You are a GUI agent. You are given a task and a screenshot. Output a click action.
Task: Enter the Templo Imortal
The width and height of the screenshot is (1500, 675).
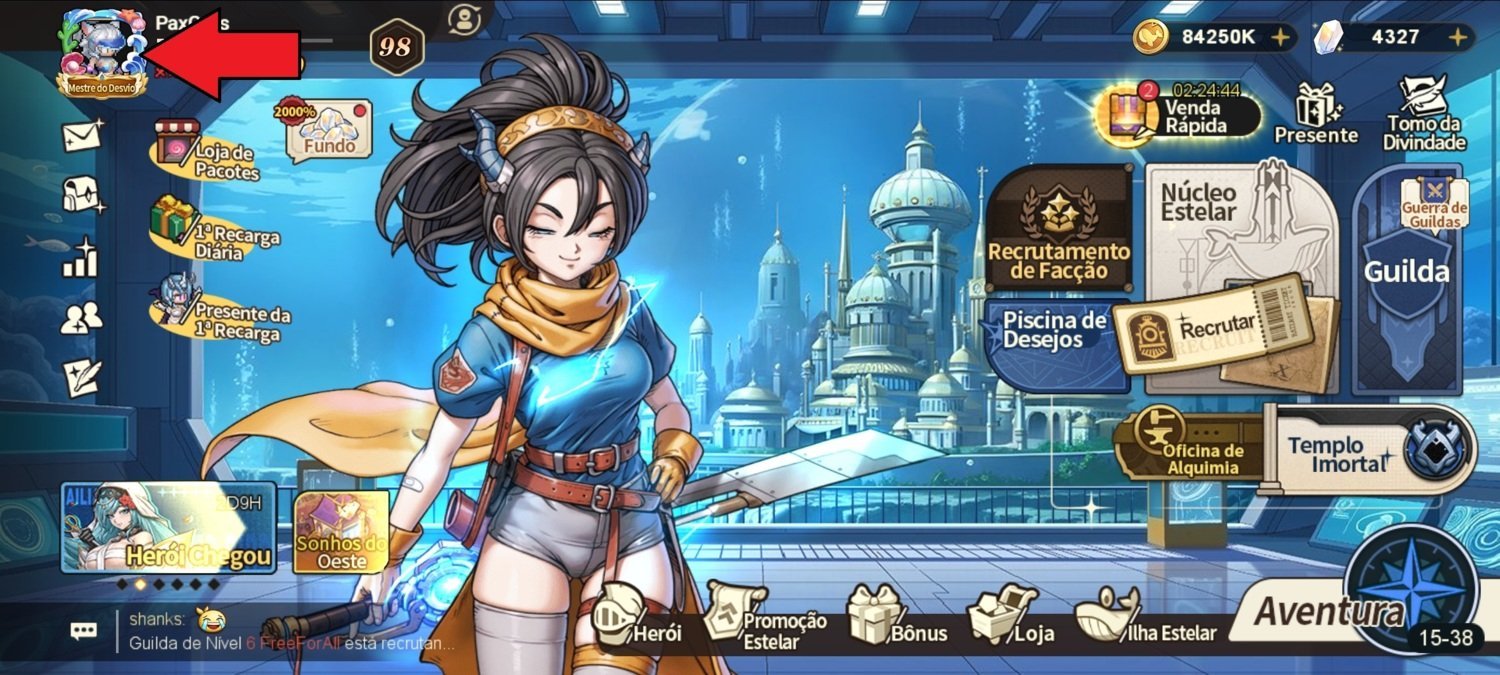pos(1370,450)
